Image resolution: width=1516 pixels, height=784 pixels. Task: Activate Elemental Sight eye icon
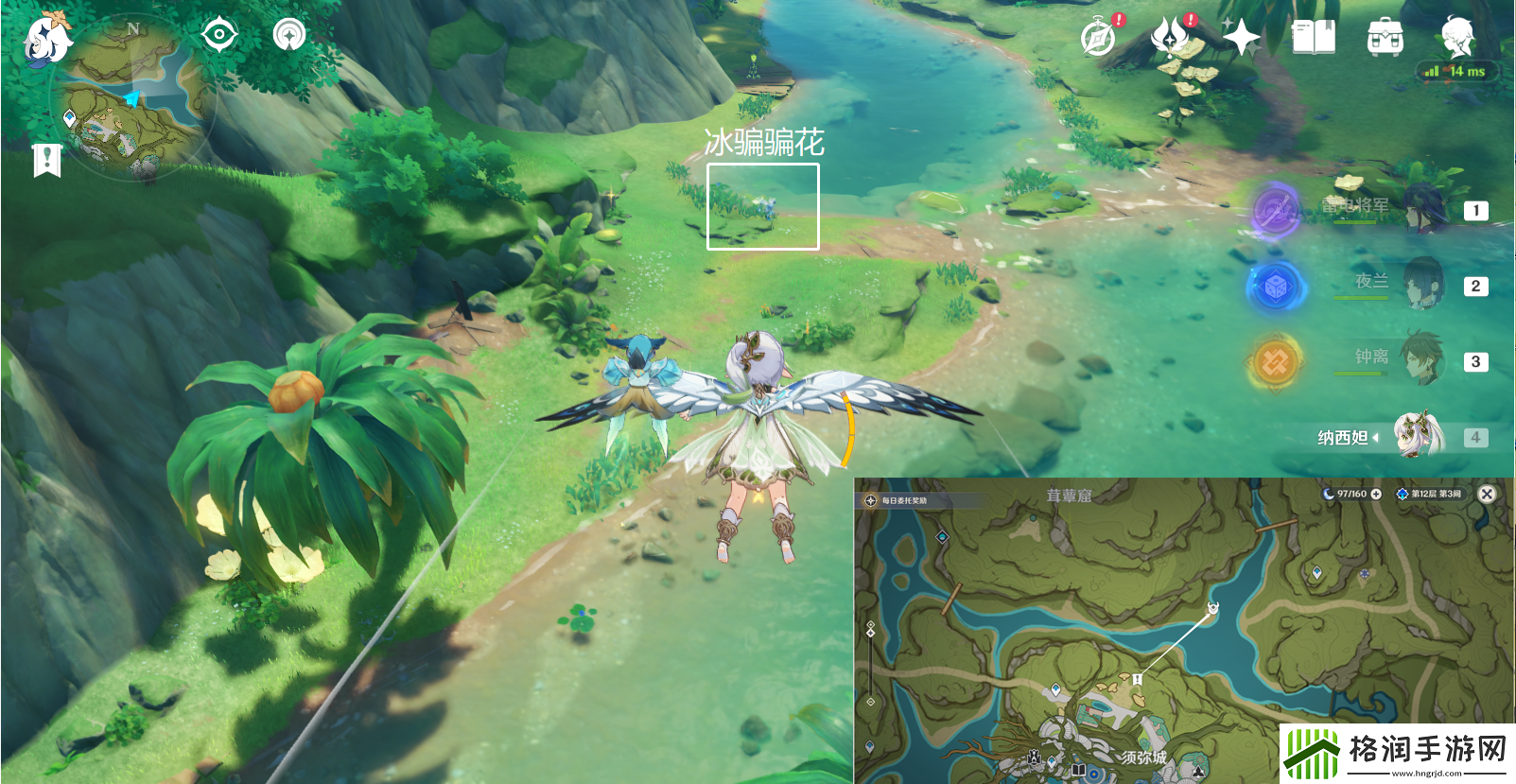pos(219,36)
